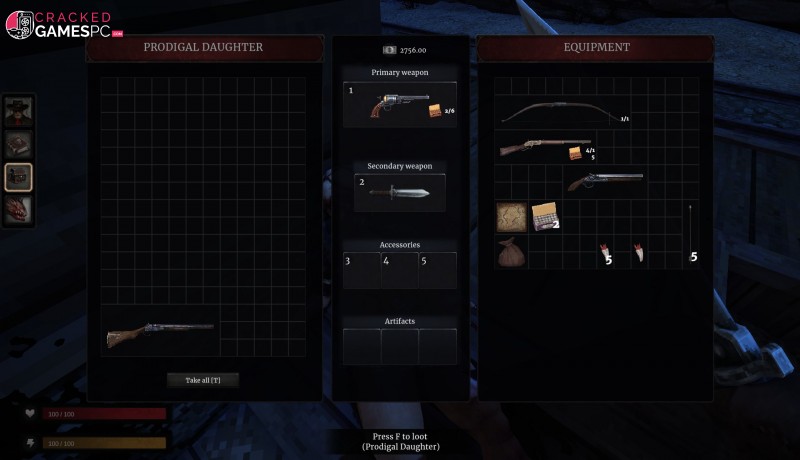Select the double-barrel shotgun in the Equipment grid
The height and width of the screenshot is (460, 800).
(x=604, y=181)
